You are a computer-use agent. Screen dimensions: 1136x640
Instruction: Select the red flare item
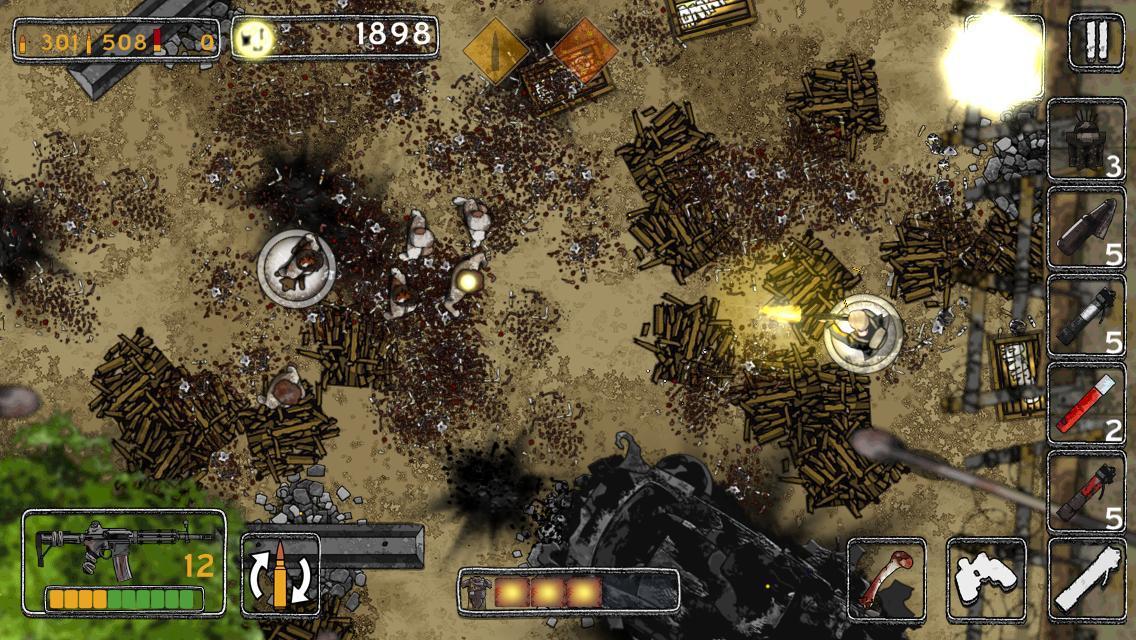[1086, 403]
